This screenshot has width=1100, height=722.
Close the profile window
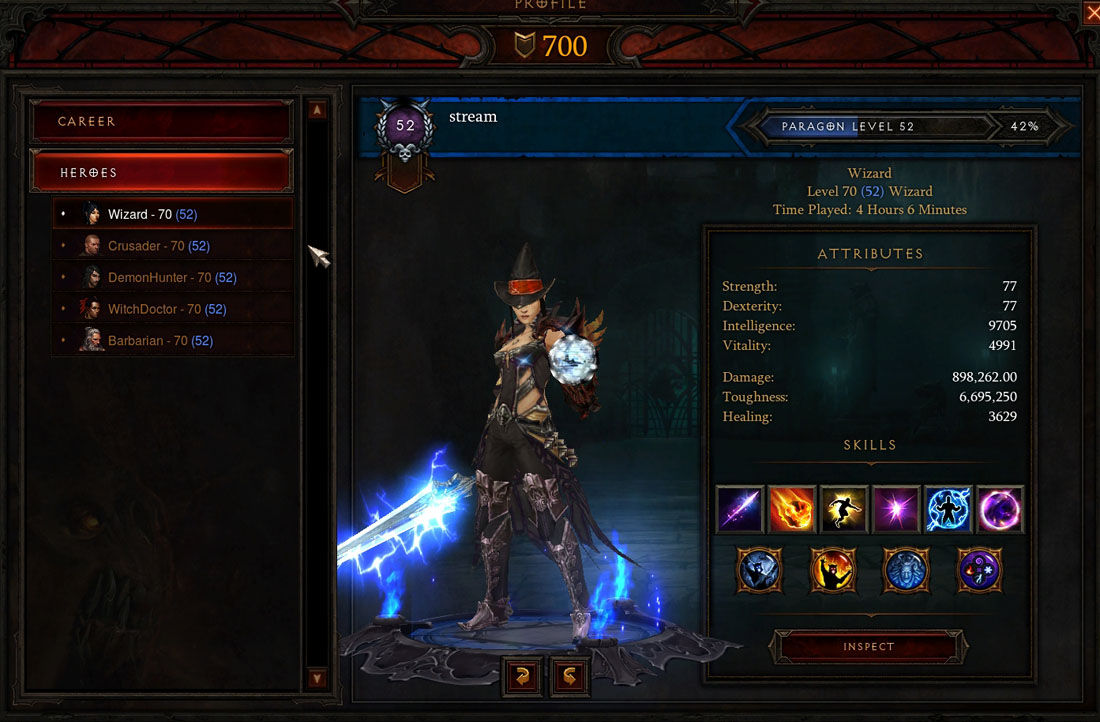click(x=1091, y=12)
